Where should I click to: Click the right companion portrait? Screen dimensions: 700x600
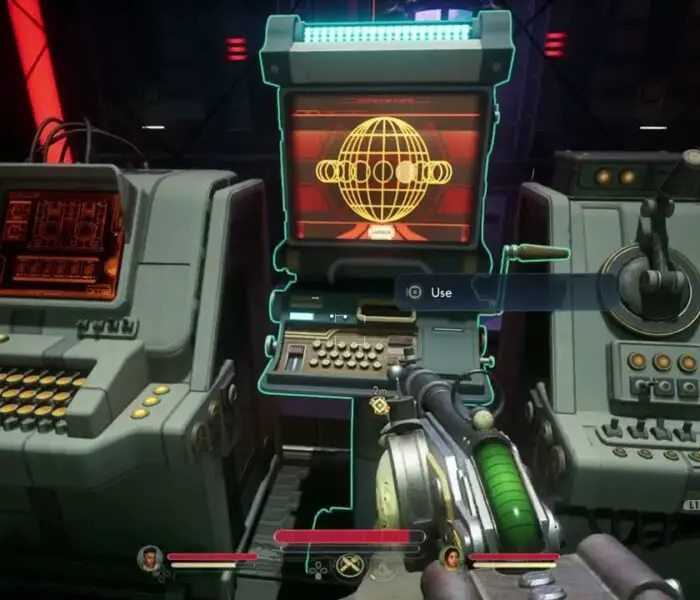(451, 558)
